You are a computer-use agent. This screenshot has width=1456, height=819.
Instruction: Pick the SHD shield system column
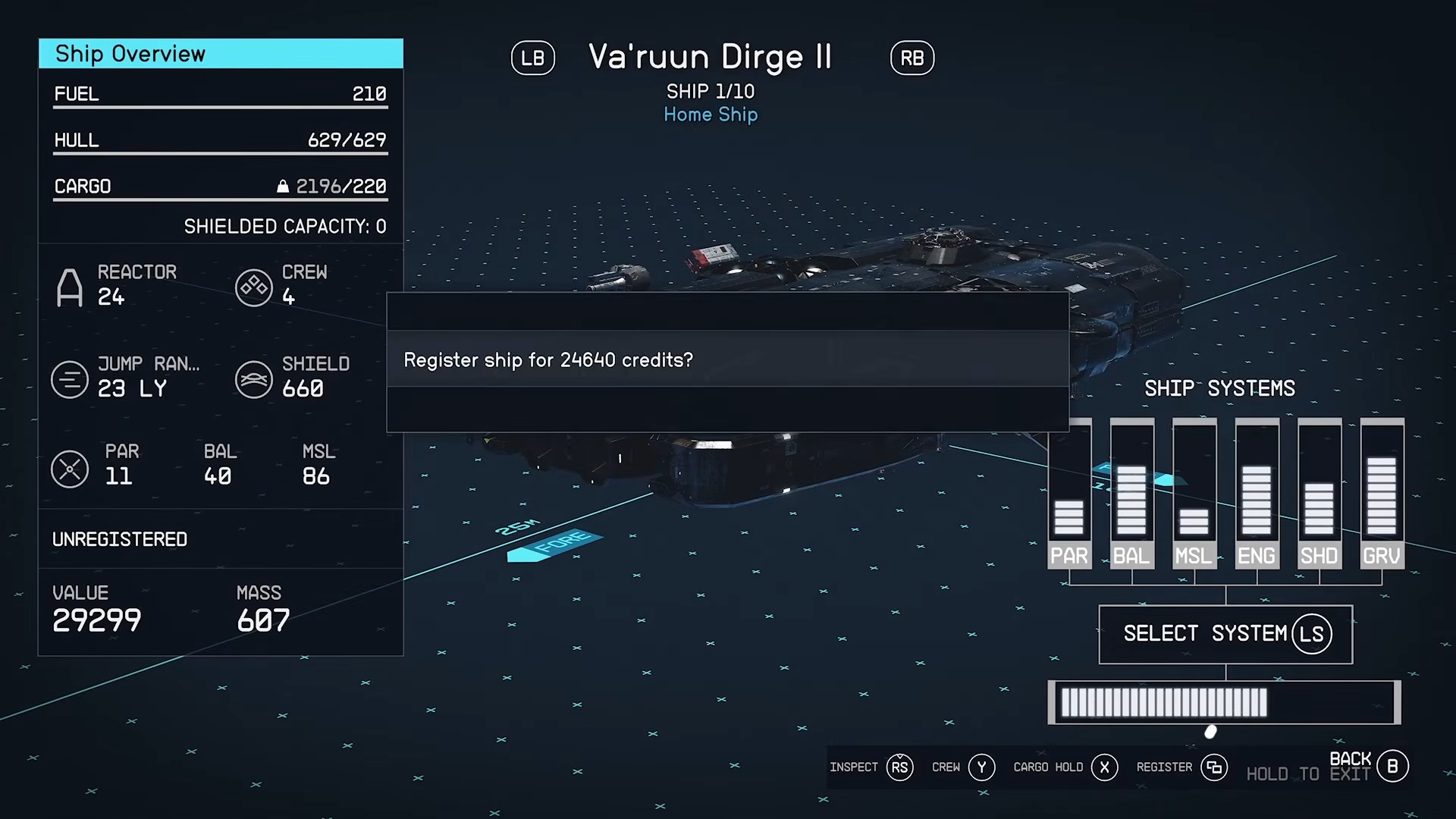1319,493
